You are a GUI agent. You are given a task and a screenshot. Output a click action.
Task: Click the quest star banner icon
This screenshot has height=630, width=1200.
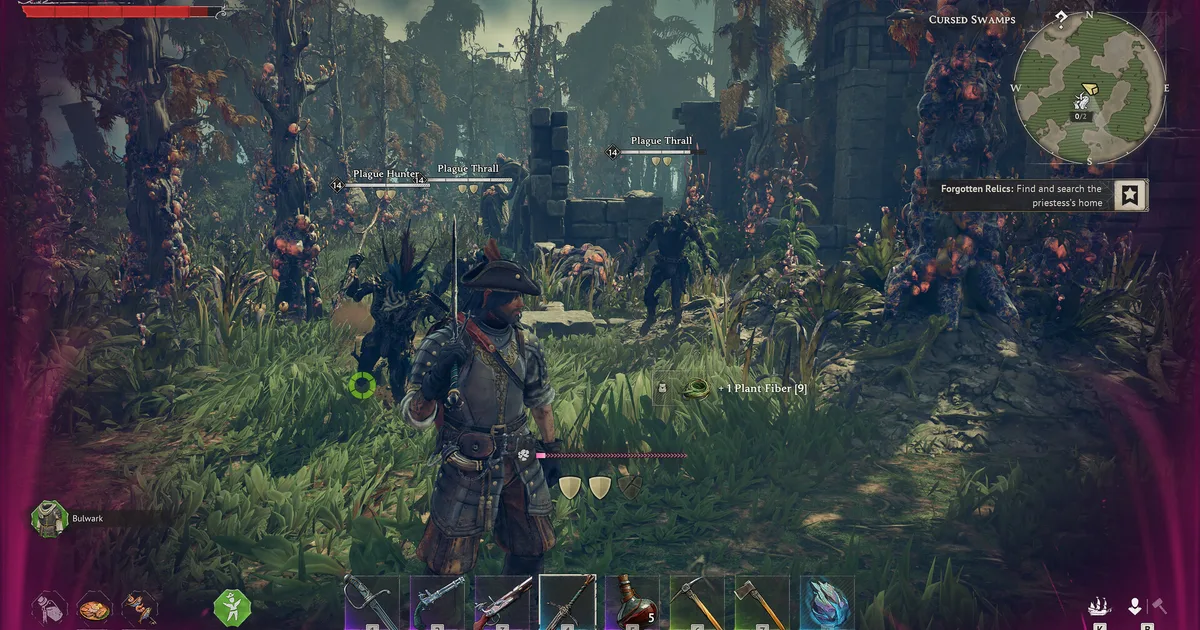tap(1130, 195)
